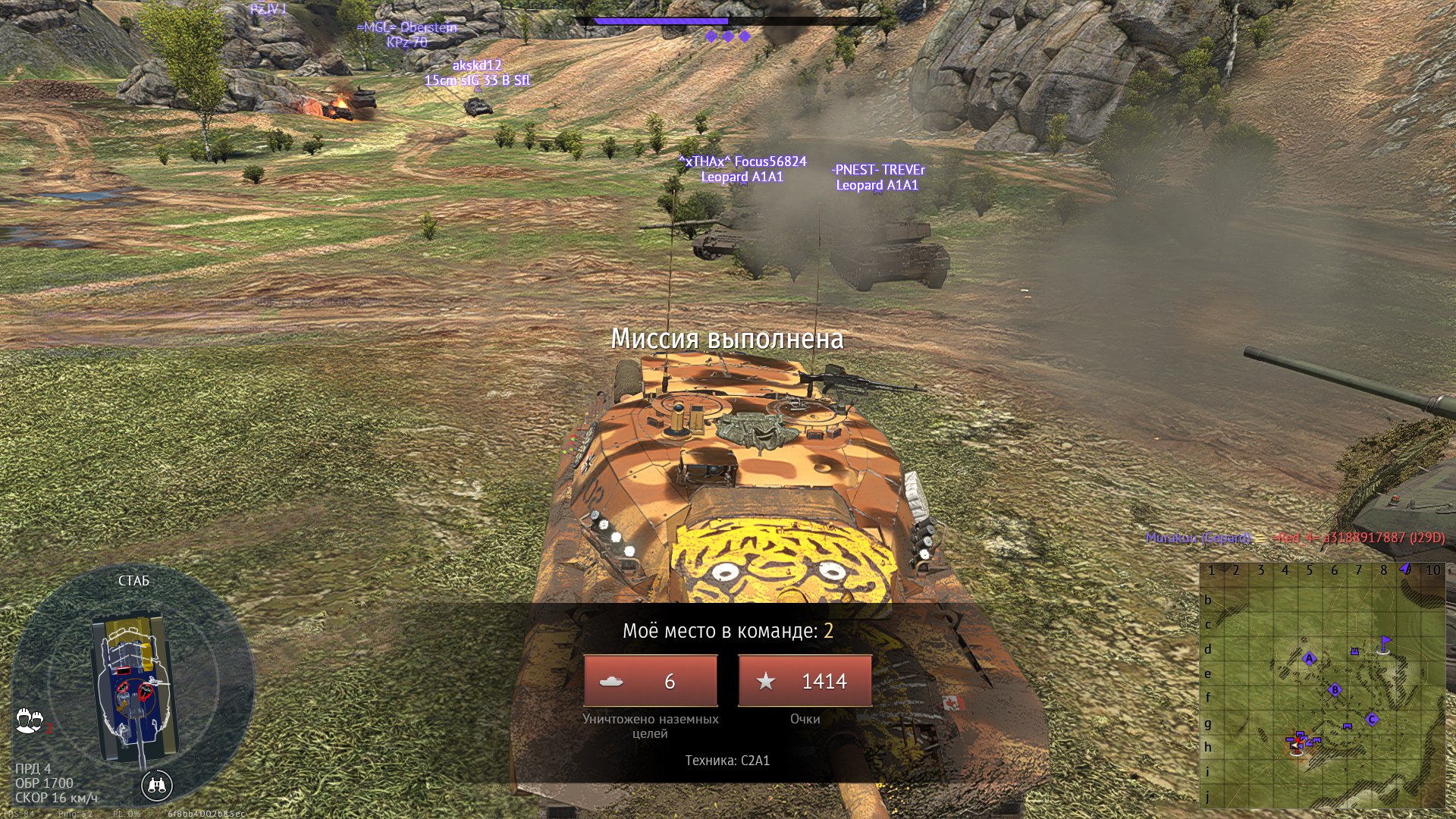Activate the binoculars icon

[x=157, y=786]
